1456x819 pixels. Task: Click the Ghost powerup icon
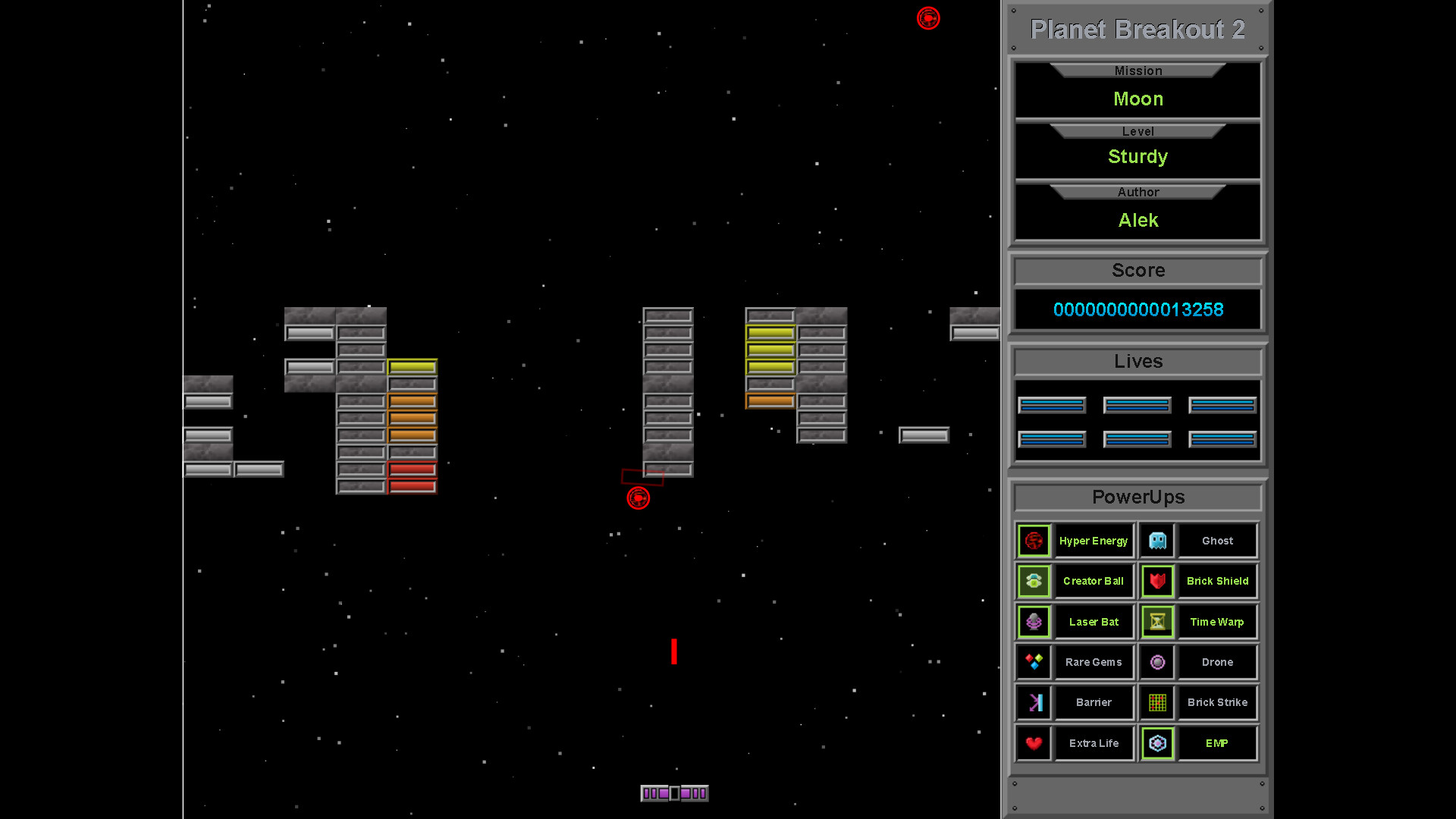[x=1156, y=540]
